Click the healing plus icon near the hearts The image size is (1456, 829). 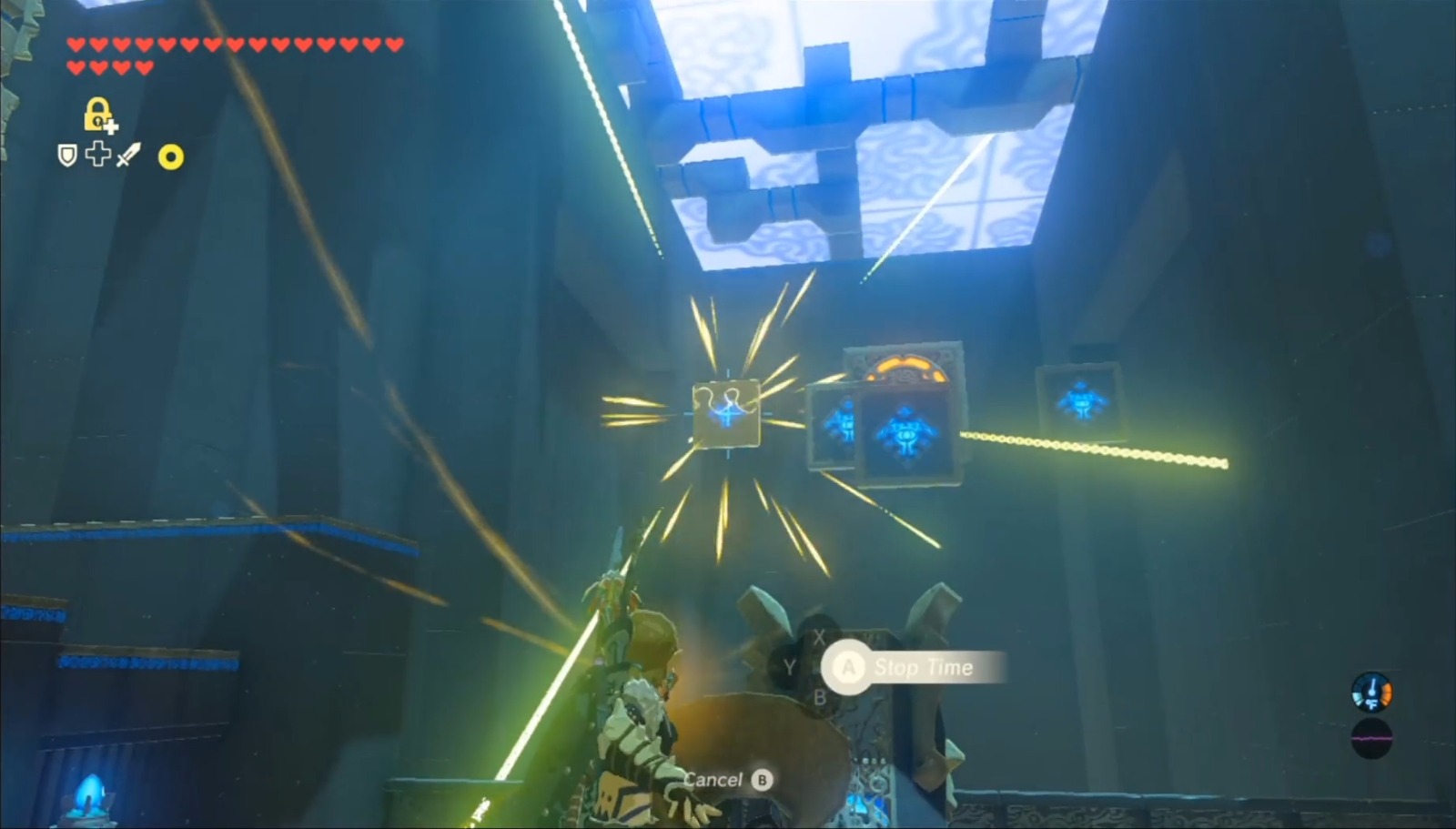(x=98, y=157)
